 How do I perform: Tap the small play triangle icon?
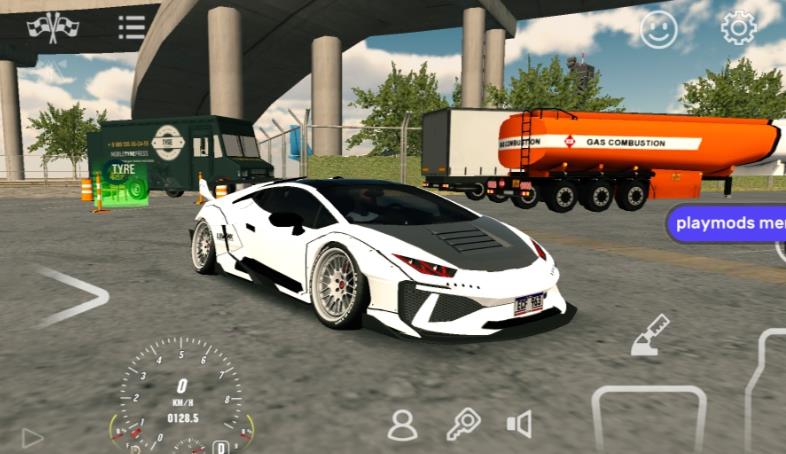pyautogui.click(x=32, y=437)
